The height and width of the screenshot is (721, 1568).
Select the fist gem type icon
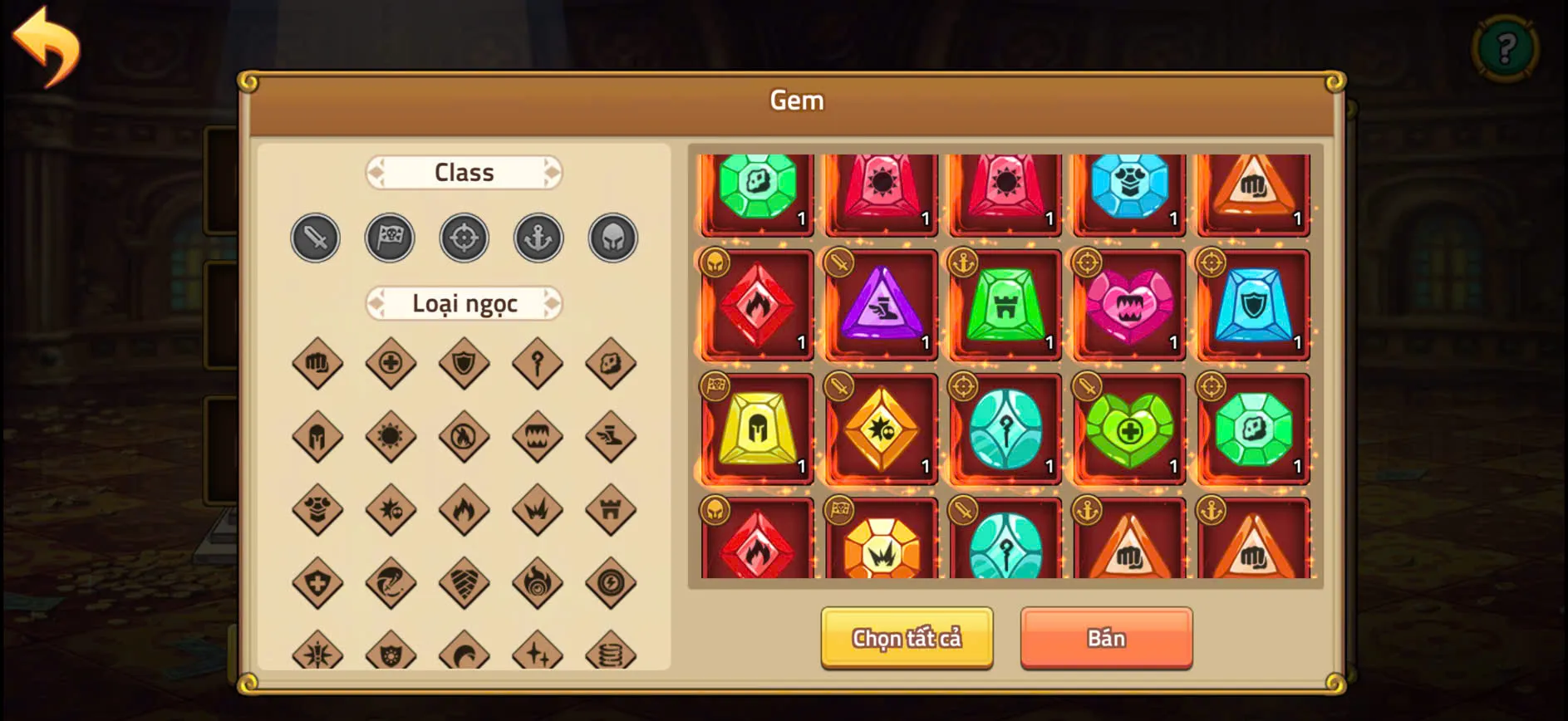[x=317, y=363]
